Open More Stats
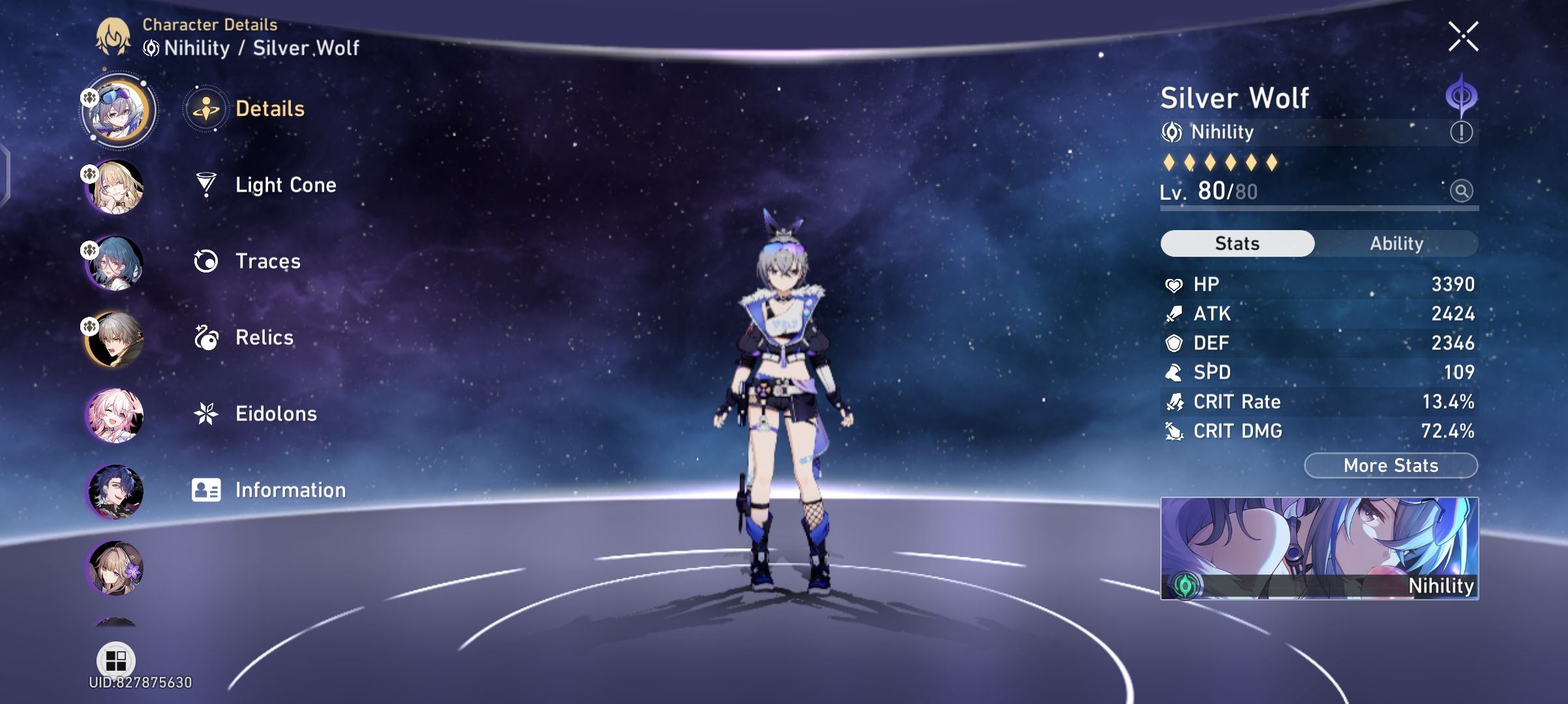Viewport: 1568px width, 704px height. (x=1389, y=465)
